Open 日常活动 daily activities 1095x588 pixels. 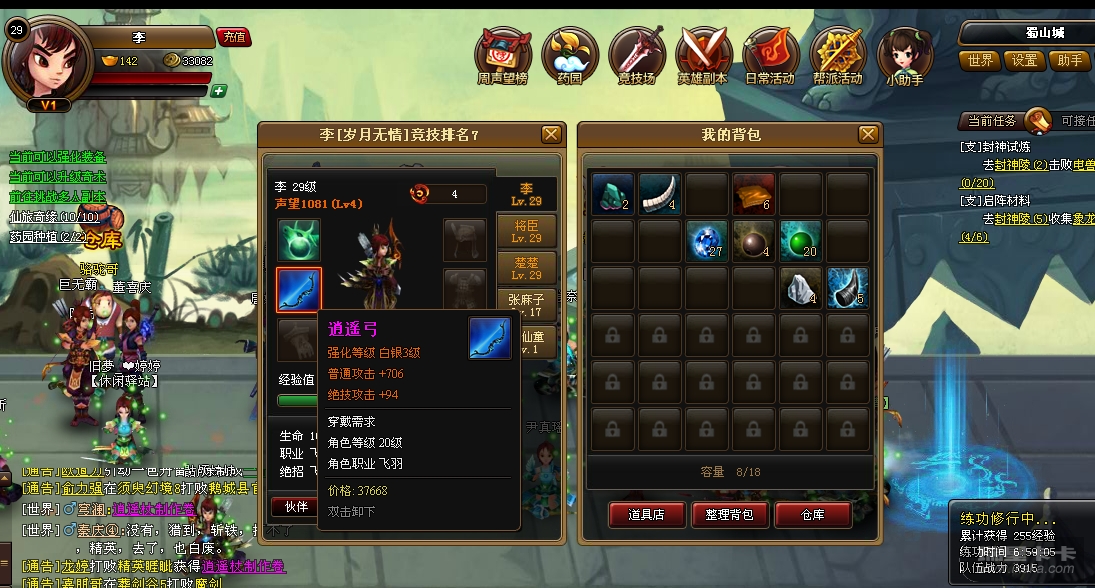[x=770, y=56]
